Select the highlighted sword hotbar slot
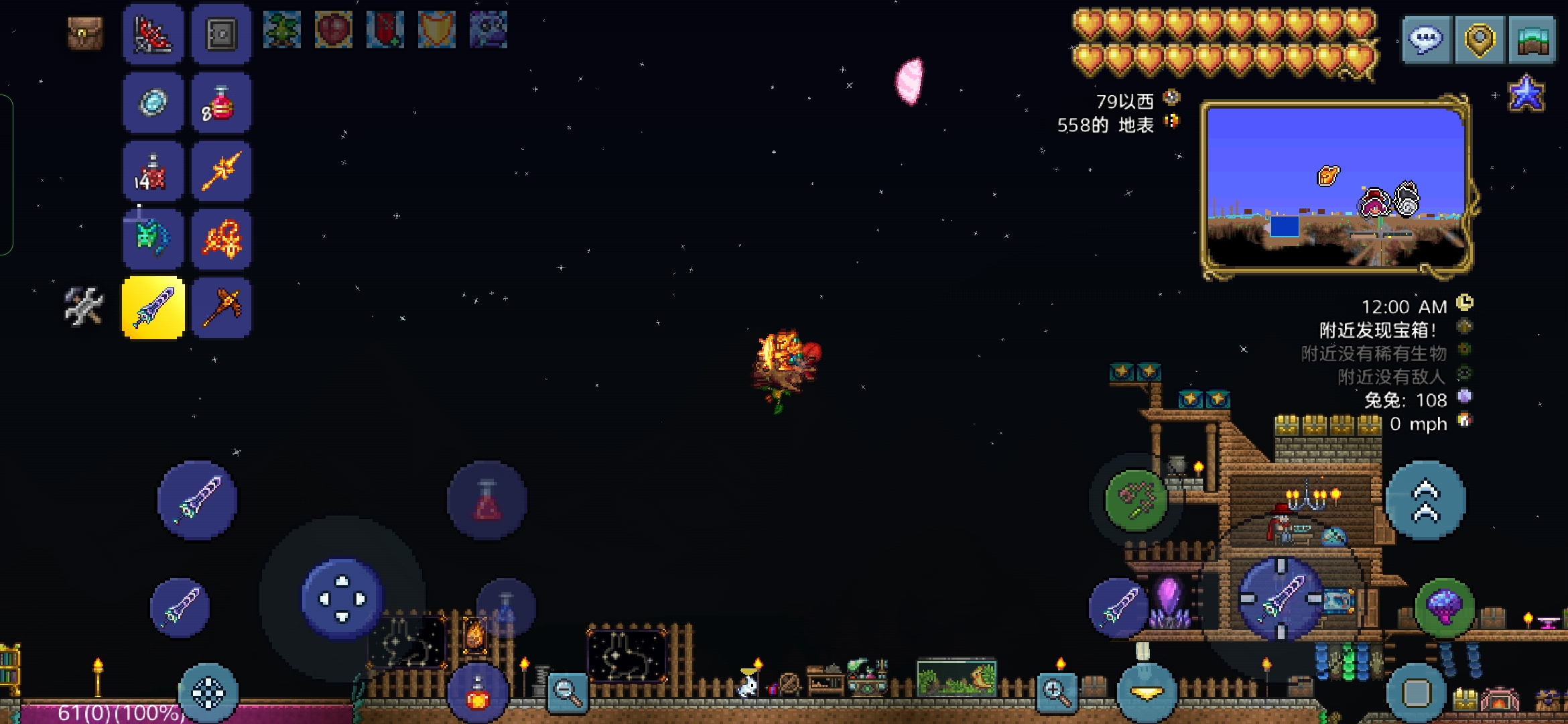This screenshot has height=724, width=1568. coord(153,308)
